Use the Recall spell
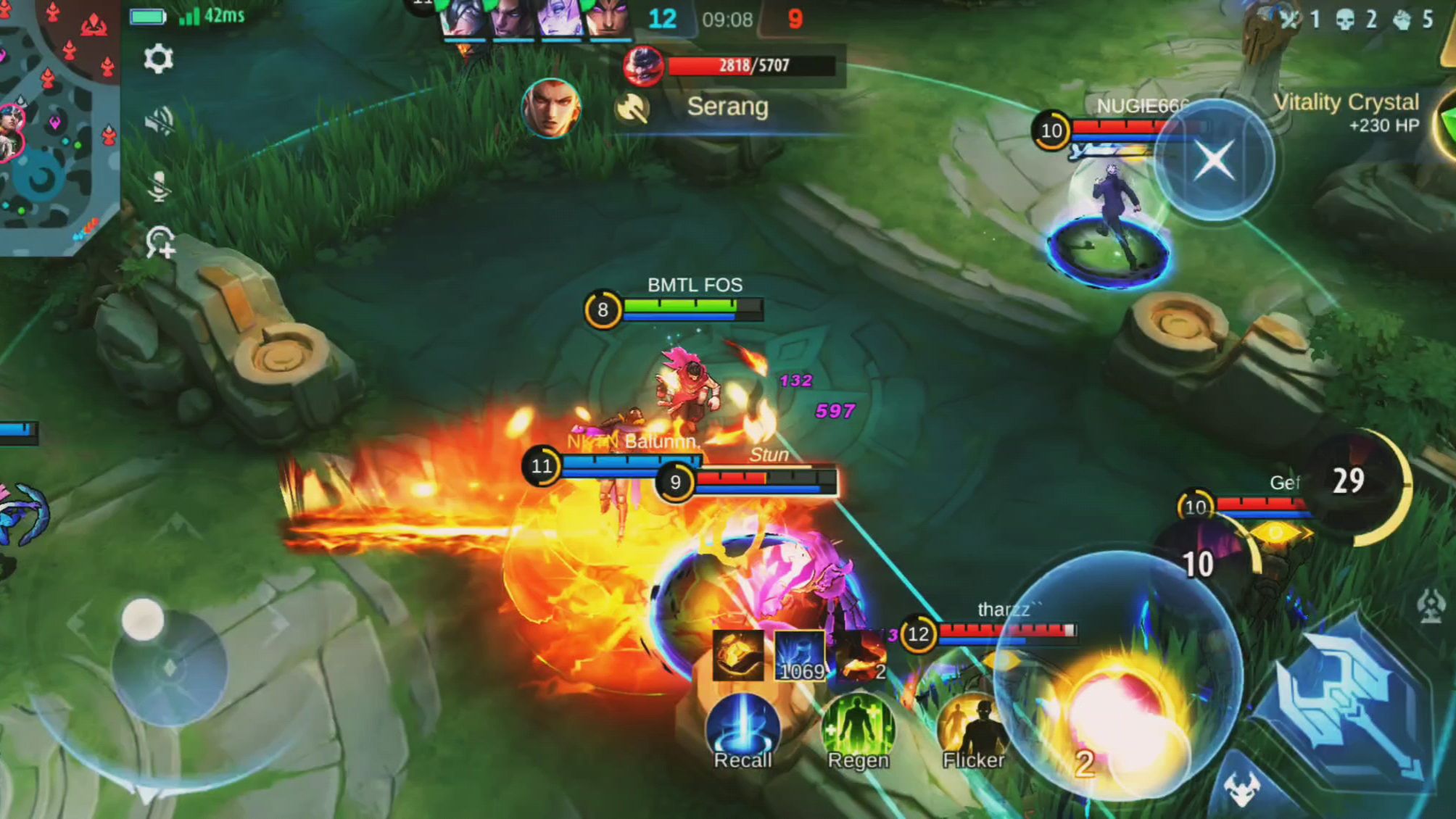 [x=742, y=728]
